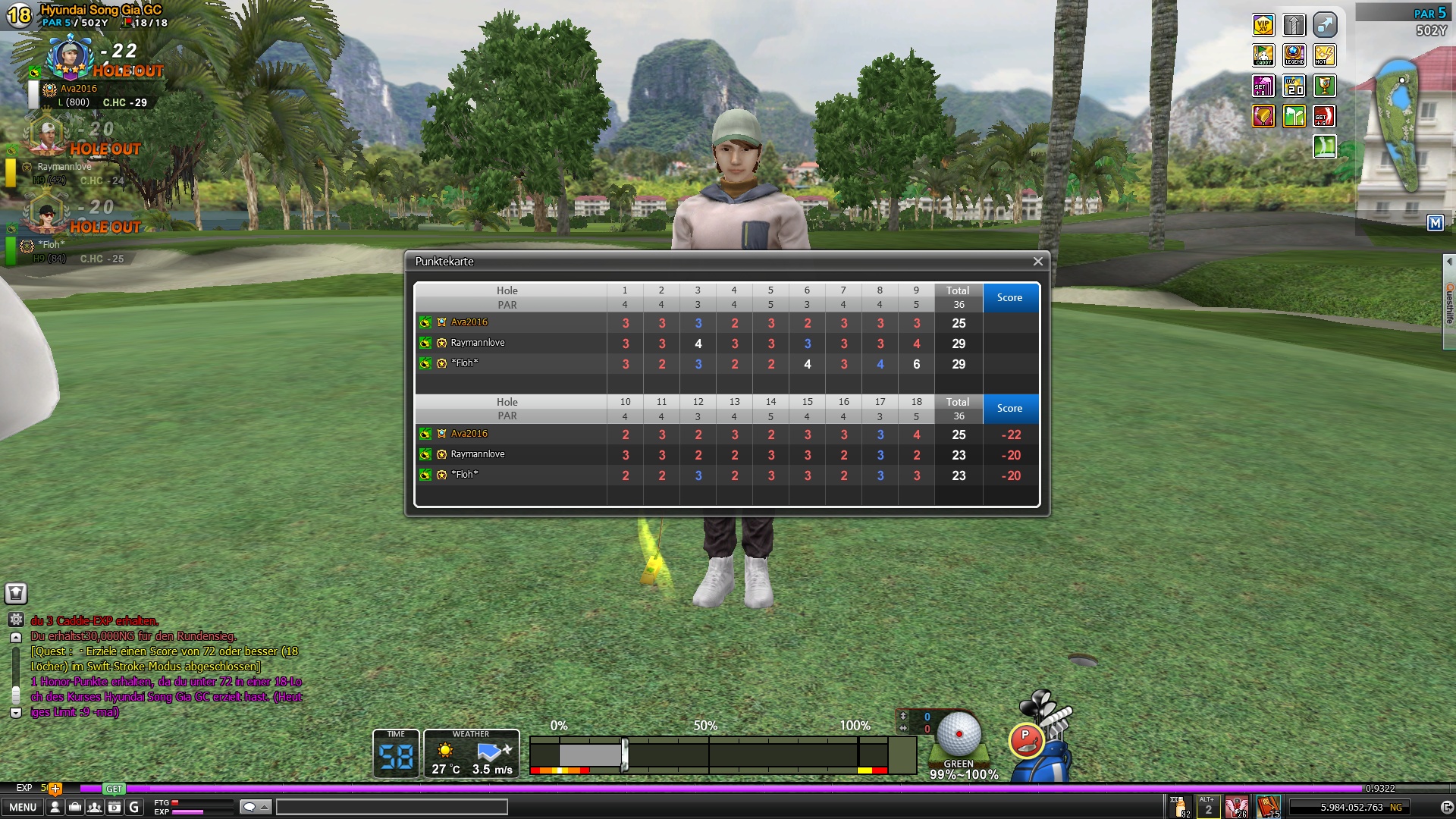
Task: Open the MENU button
Action: point(23,808)
